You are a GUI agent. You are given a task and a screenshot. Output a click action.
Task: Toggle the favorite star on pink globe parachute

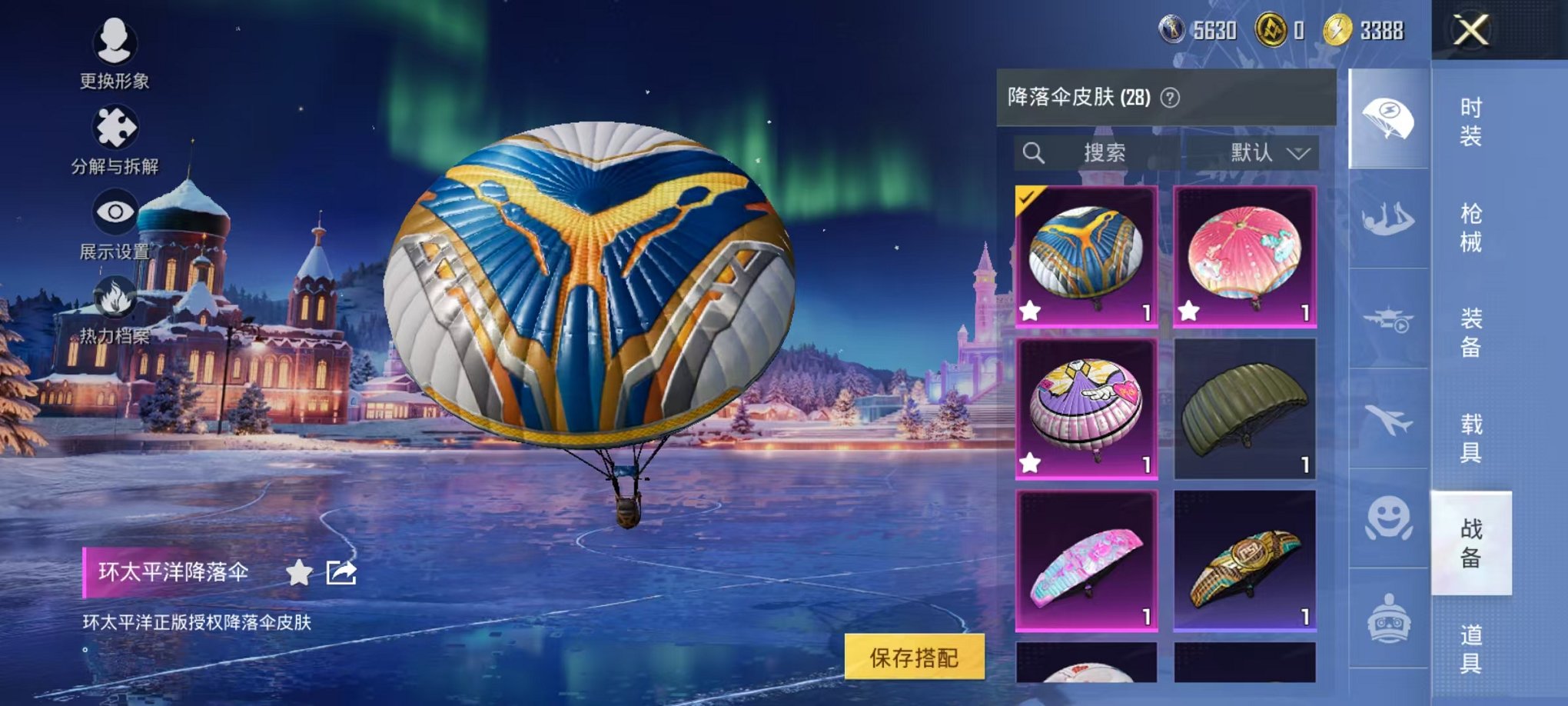pos(1190,311)
